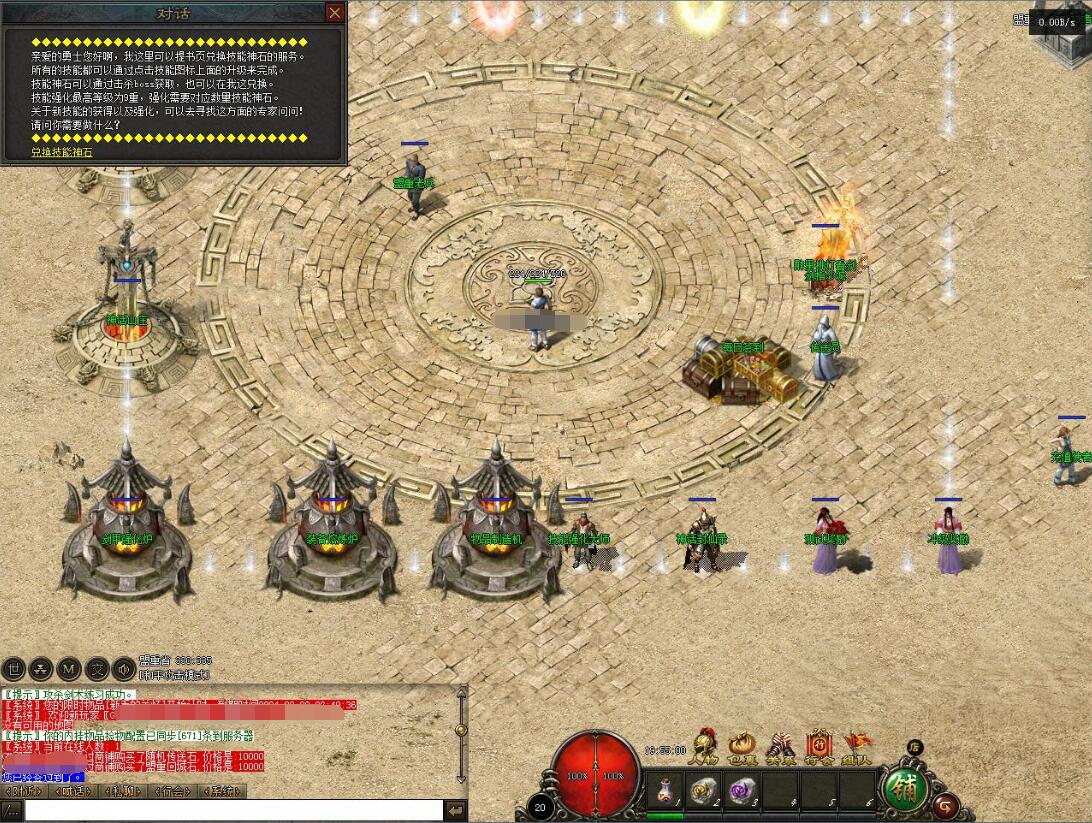1092x823 pixels.
Task: Click the round 交 trade button
Action: [97, 668]
